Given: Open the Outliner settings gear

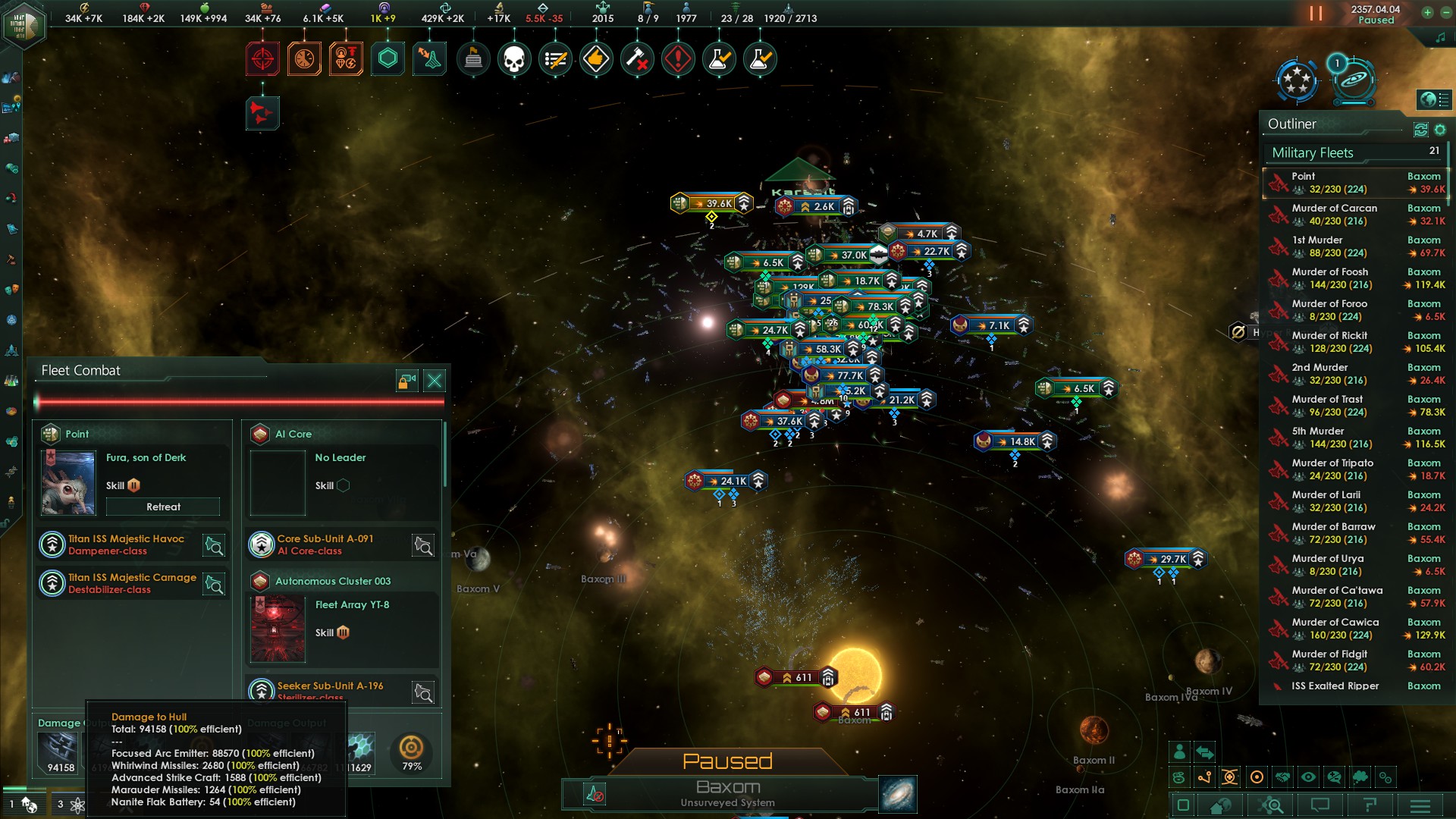Looking at the screenshot, I should pos(1440,130).
